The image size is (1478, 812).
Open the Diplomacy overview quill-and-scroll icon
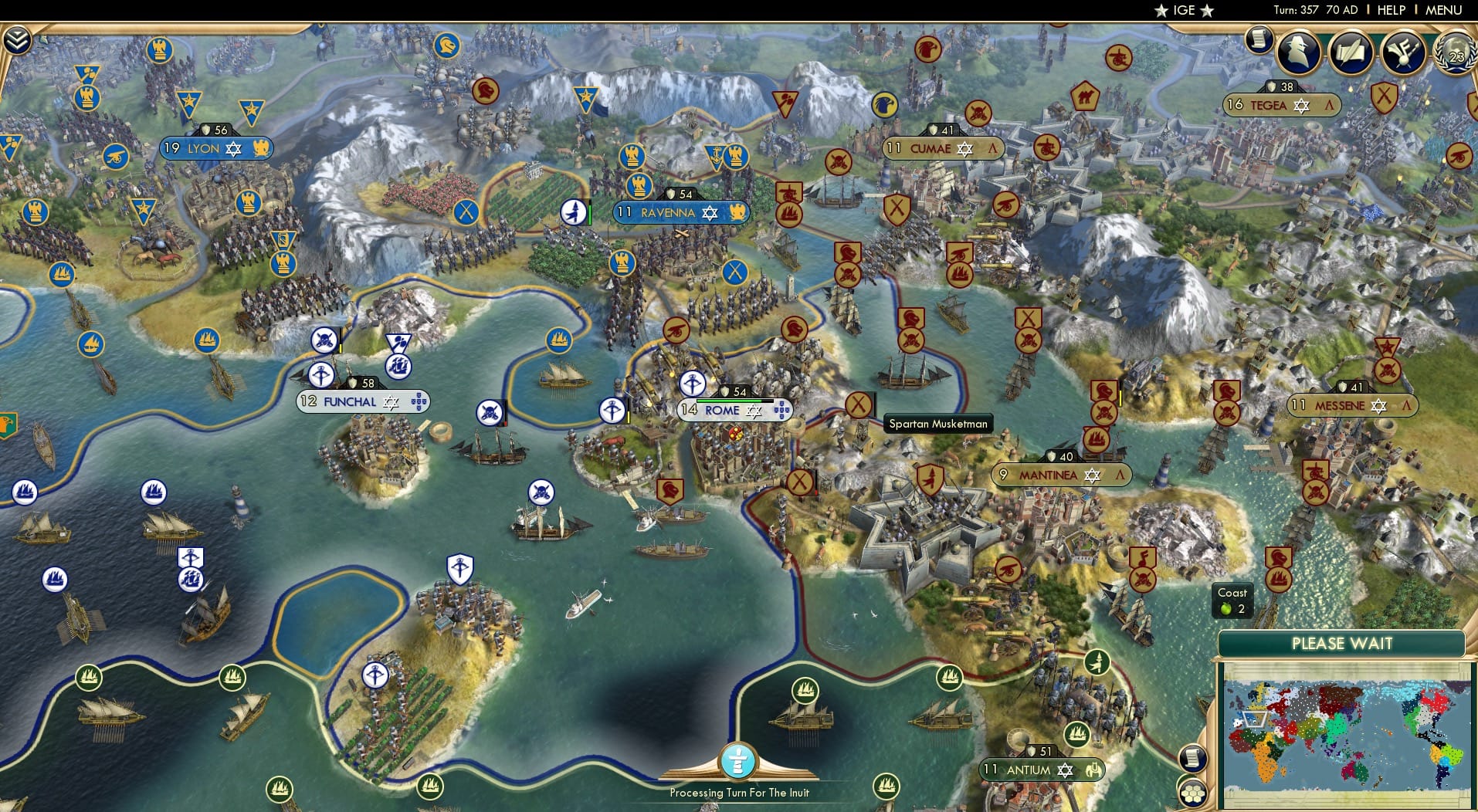1352,52
